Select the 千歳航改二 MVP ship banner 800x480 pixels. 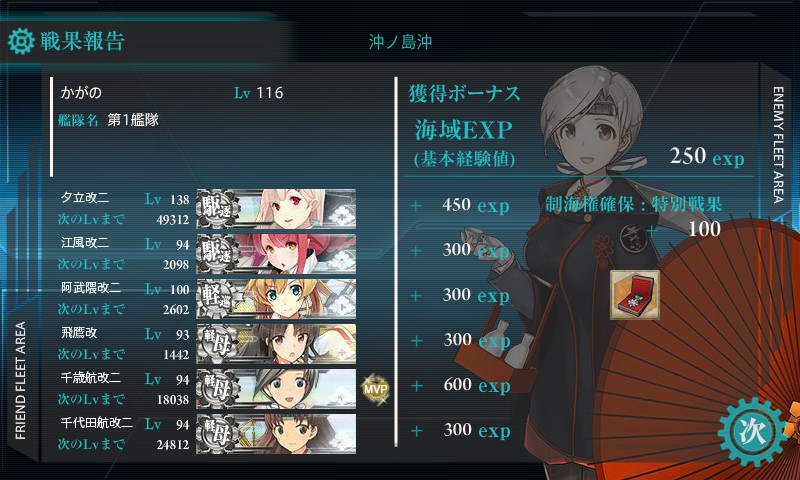tap(277, 385)
